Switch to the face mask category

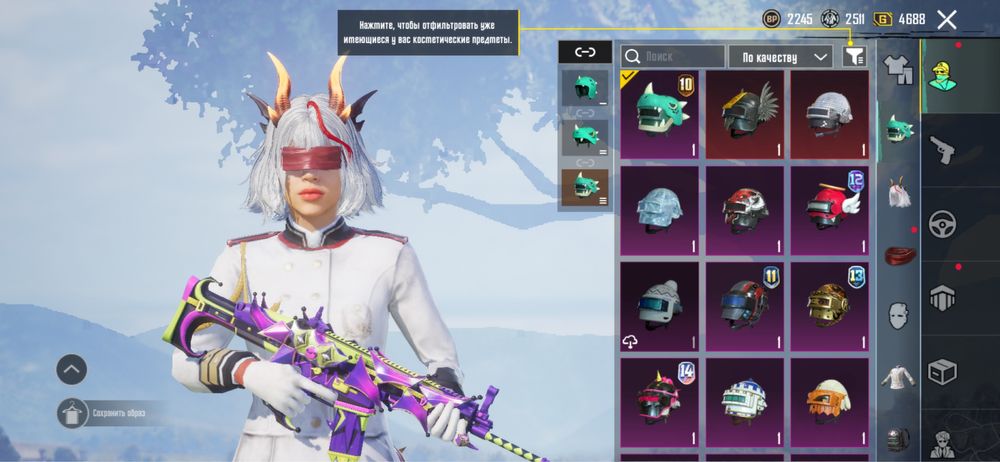tap(899, 315)
